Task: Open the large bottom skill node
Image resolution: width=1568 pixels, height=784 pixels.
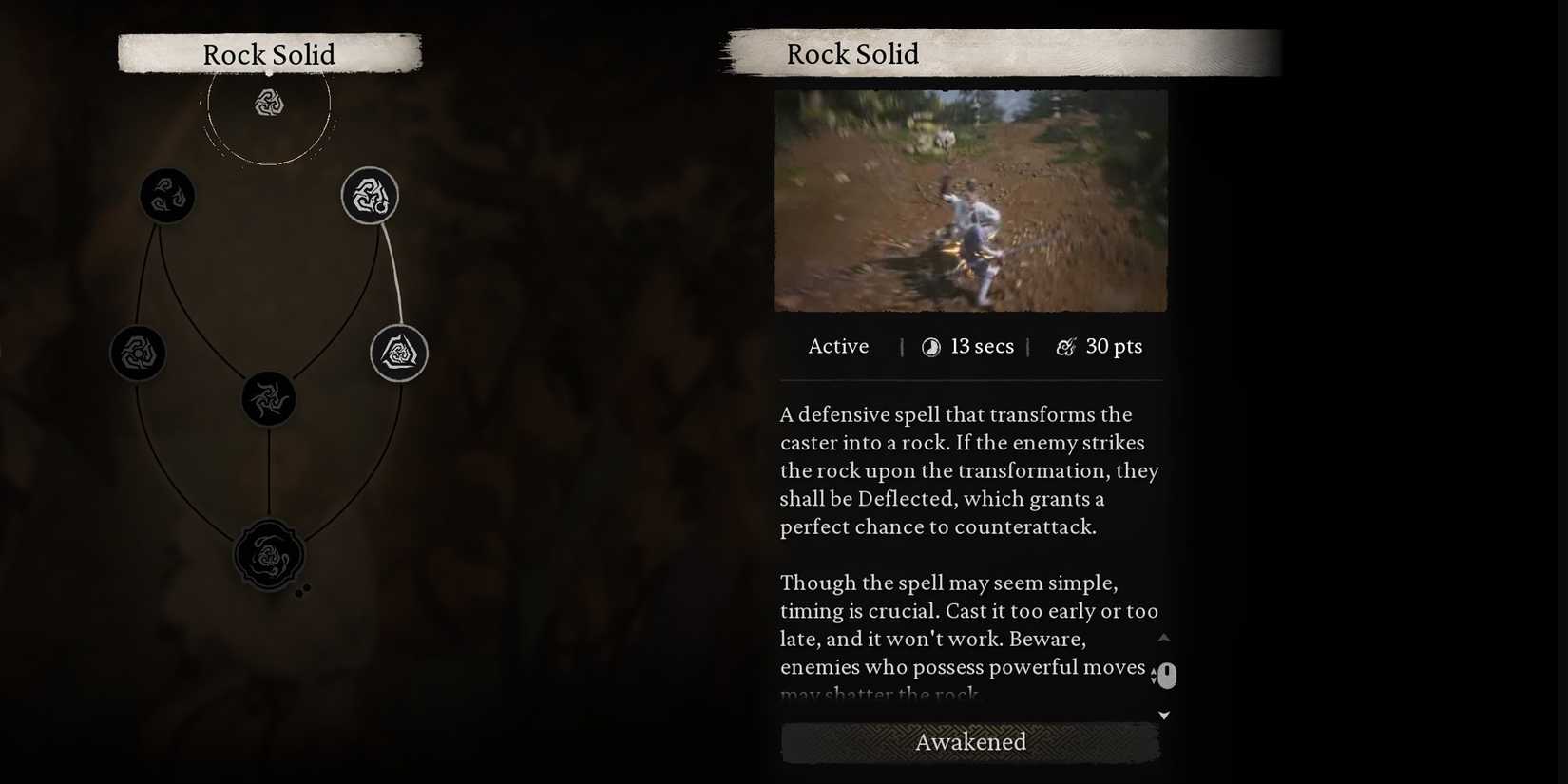Action: click(269, 554)
